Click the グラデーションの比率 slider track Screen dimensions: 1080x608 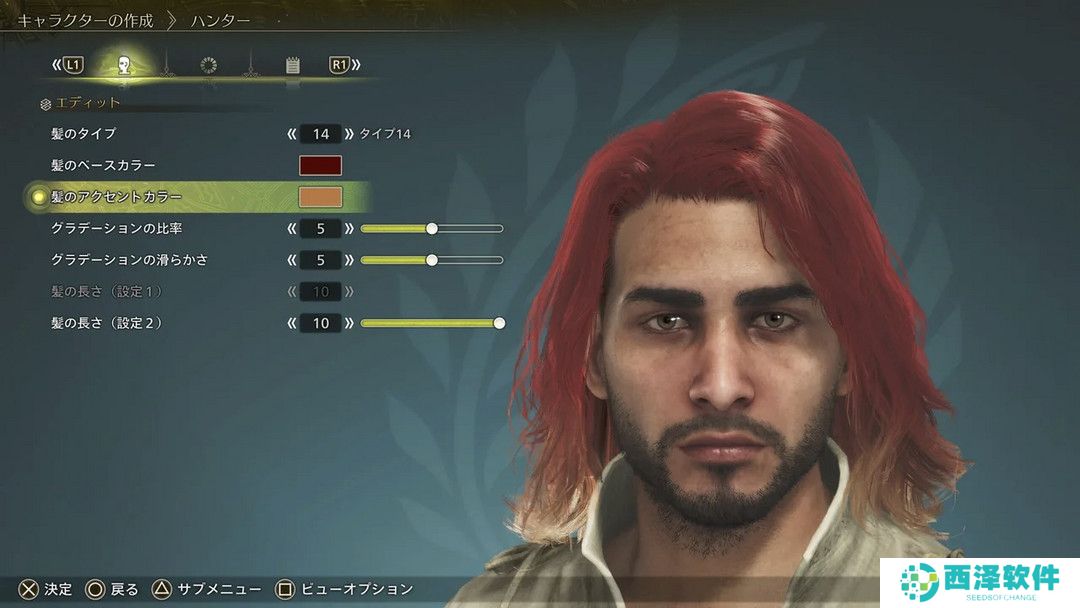coord(431,229)
